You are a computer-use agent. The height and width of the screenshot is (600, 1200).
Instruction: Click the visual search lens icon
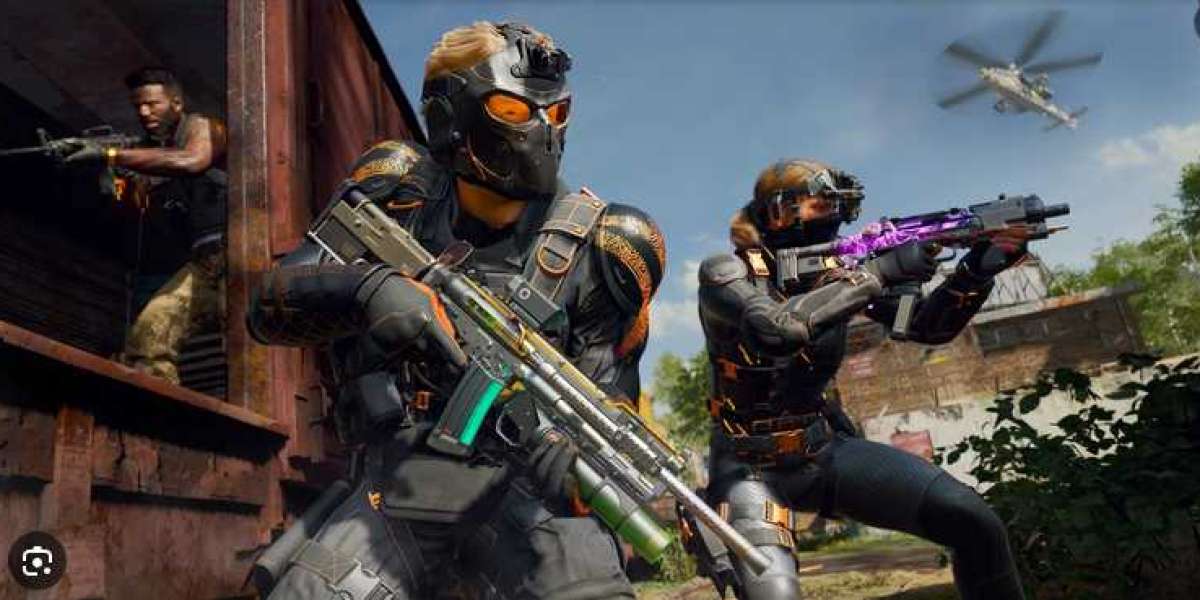[37, 559]
